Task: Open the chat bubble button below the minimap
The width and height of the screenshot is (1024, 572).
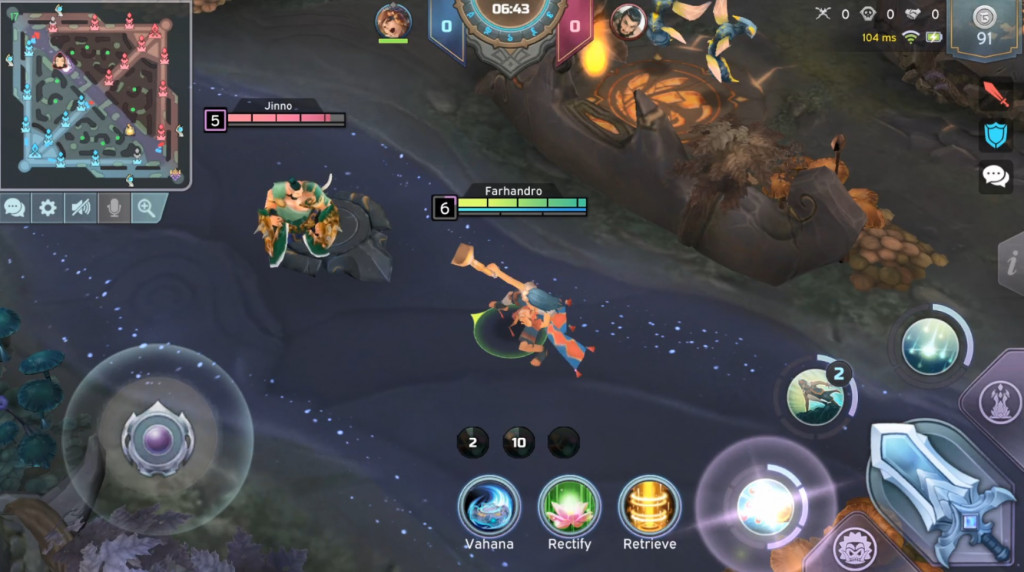Action: (15, 208)
